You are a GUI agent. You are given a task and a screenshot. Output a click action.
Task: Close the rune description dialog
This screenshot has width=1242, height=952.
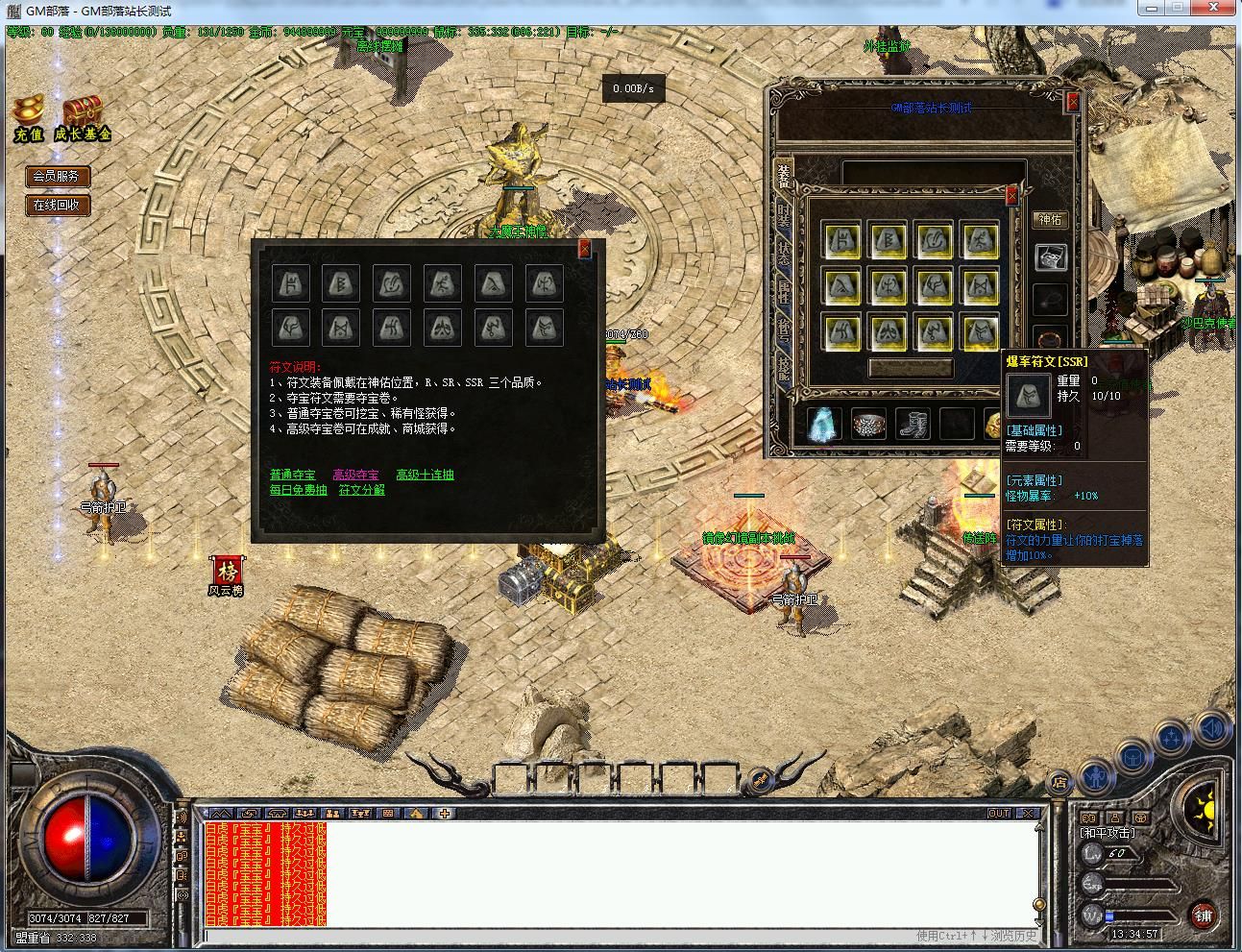[x=585, y=250]
